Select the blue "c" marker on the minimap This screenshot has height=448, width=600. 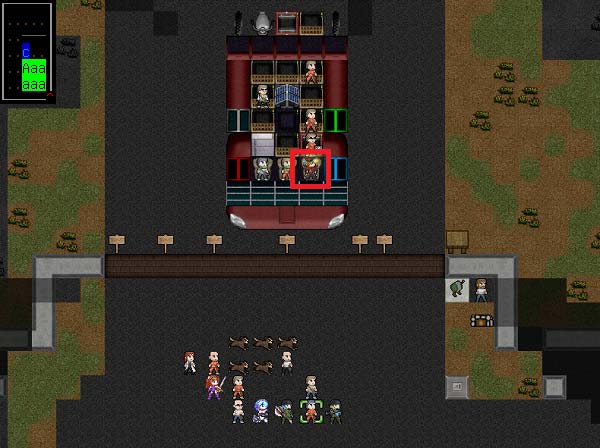(27, 50)
